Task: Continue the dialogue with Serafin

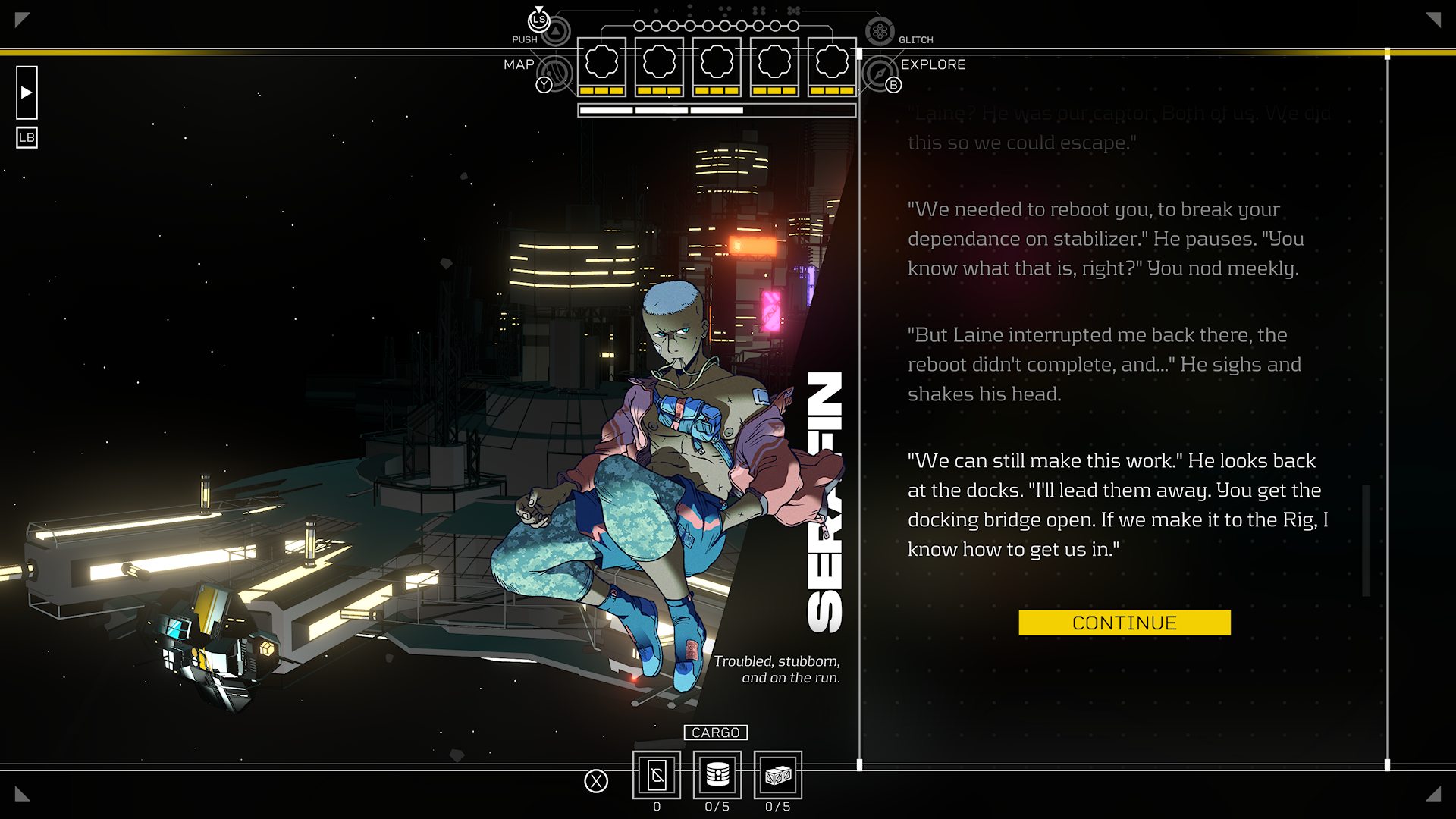Action: click(1124, 623)
